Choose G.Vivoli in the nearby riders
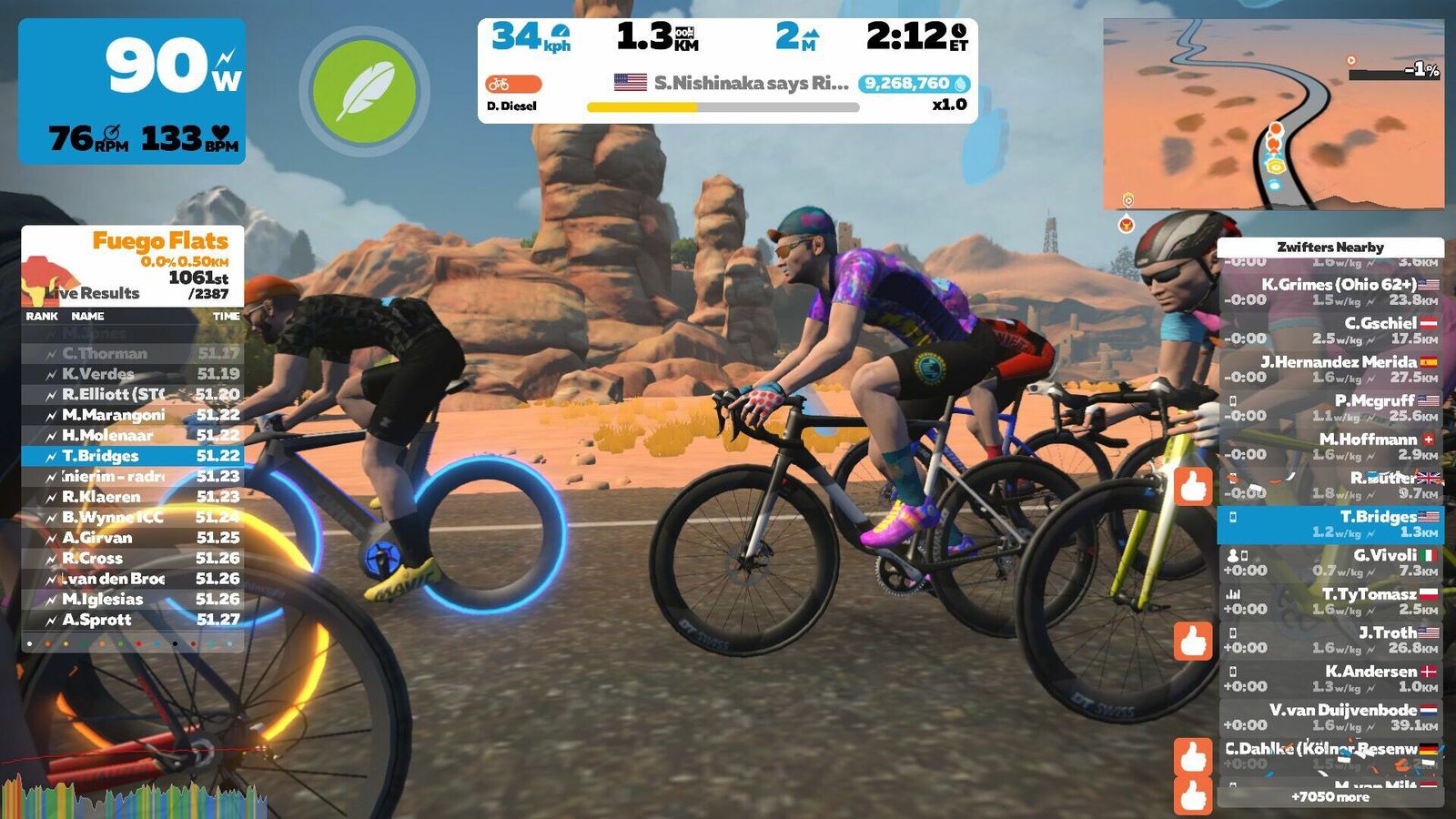This screenshot has width=1456, height=819. (x=1330, y=562)
